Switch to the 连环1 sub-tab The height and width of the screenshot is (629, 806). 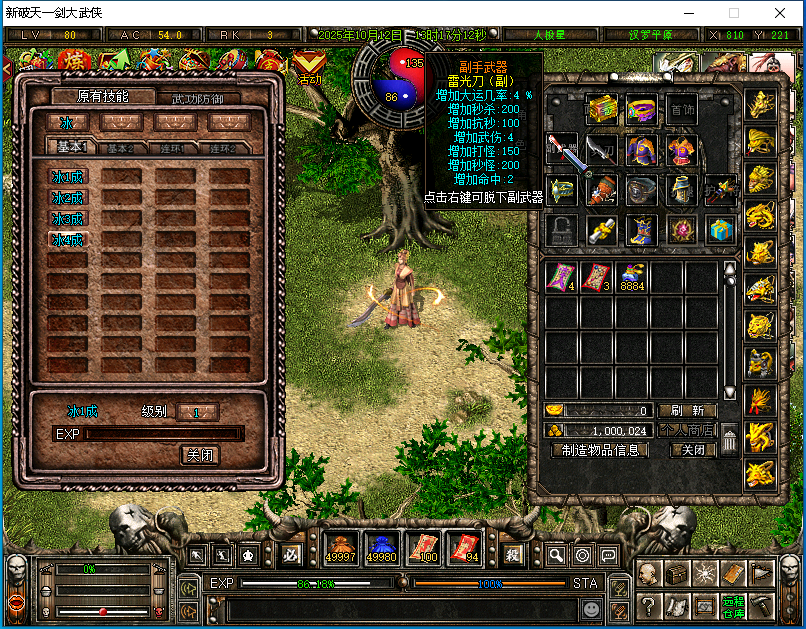click(x=175, y=148)
